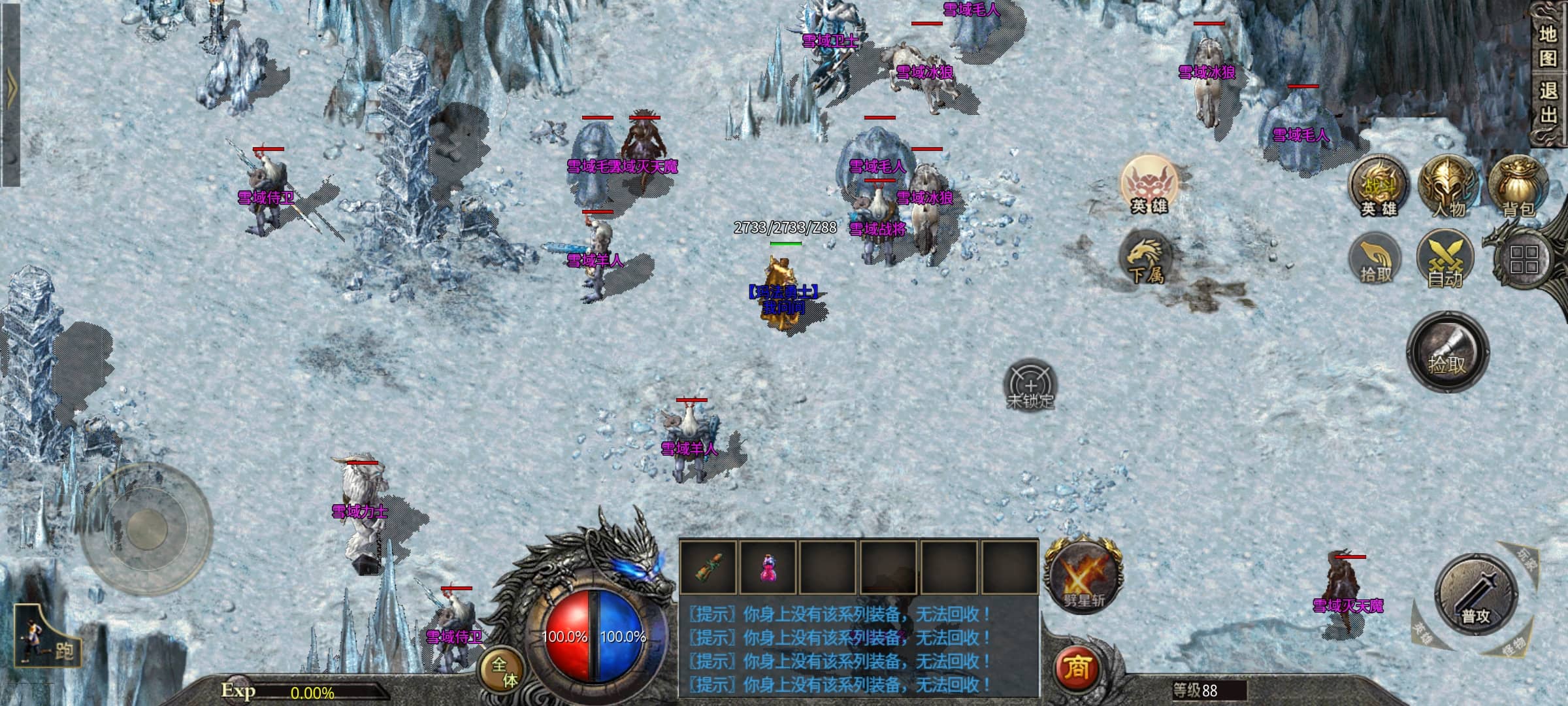Tap the large round 捡取 button

[1447, 352]
